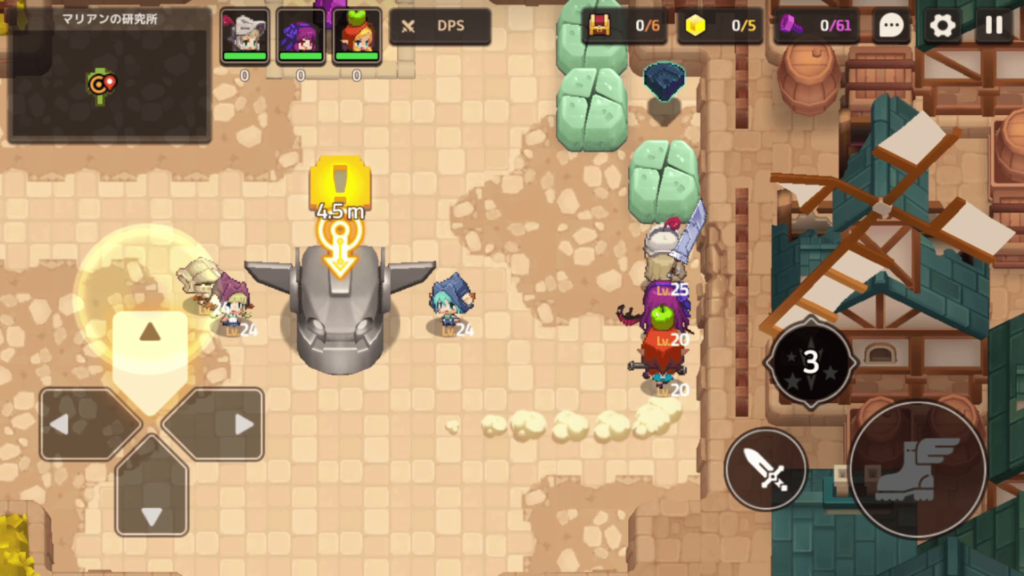Attack with the sword button
1024x576 pixels.
(x=766, y=469)
